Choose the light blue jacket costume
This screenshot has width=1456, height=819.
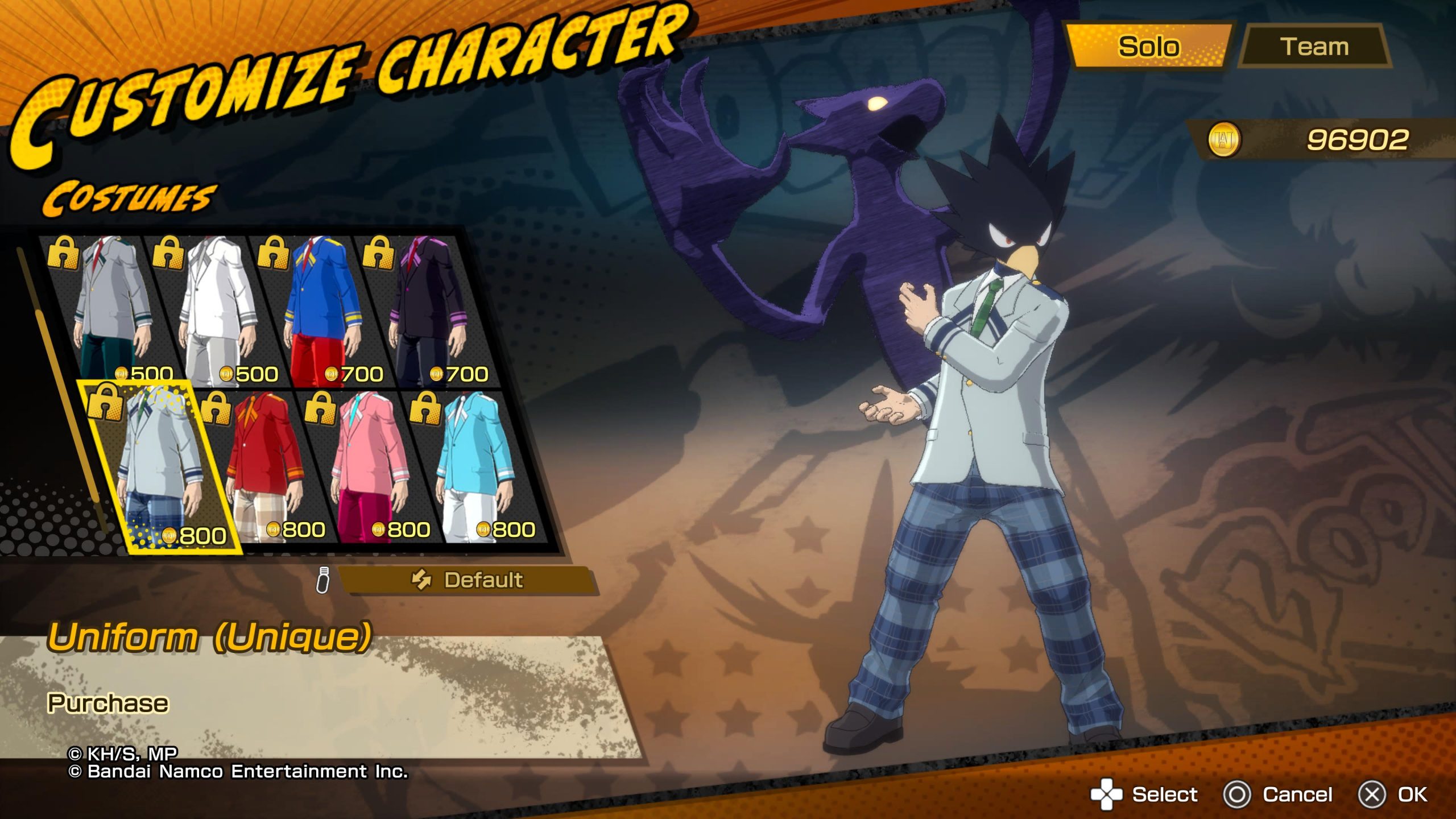pos(475,466)
